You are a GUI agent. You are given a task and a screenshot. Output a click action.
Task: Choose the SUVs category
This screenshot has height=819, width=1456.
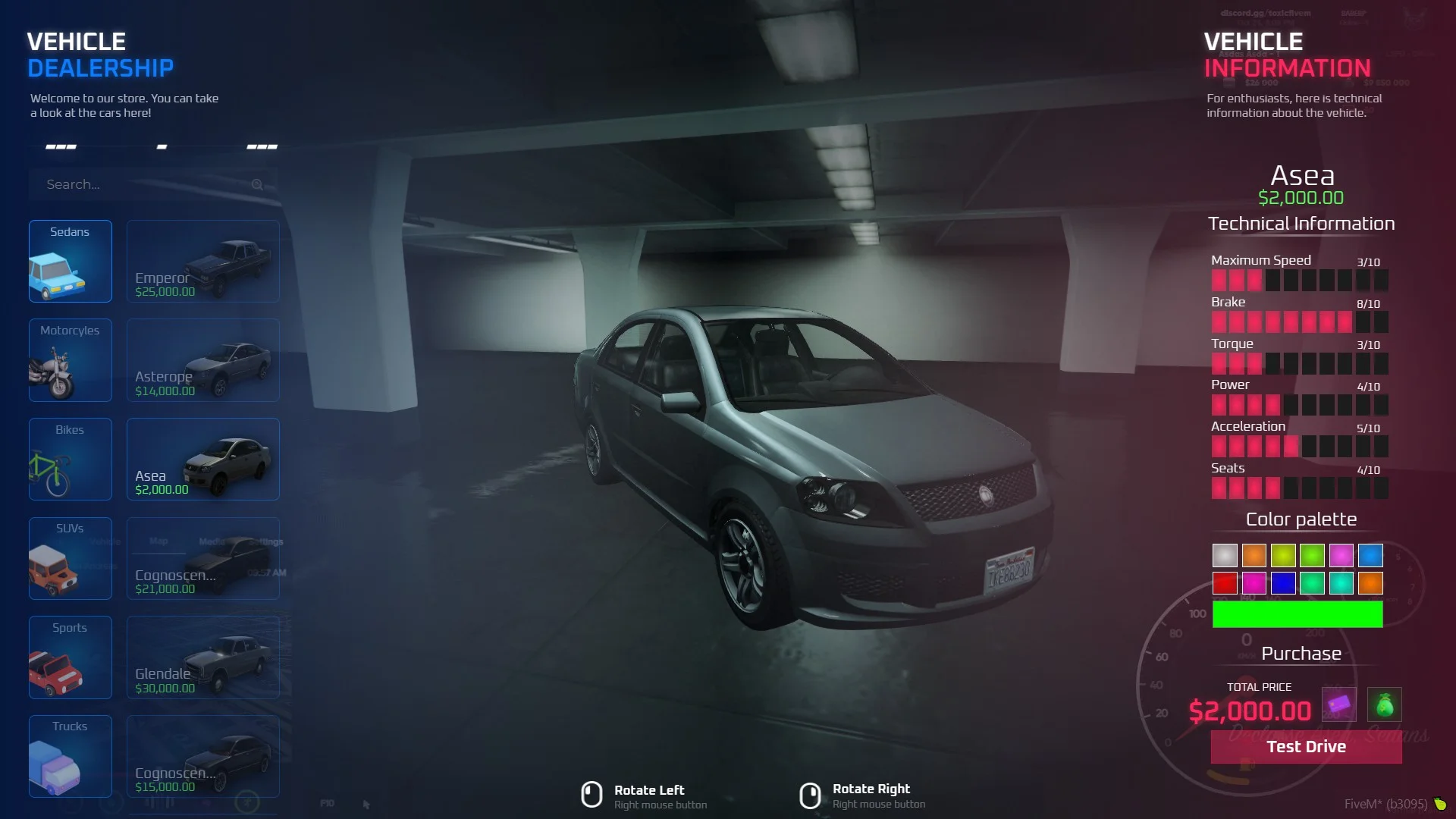[x=70, y=558]
